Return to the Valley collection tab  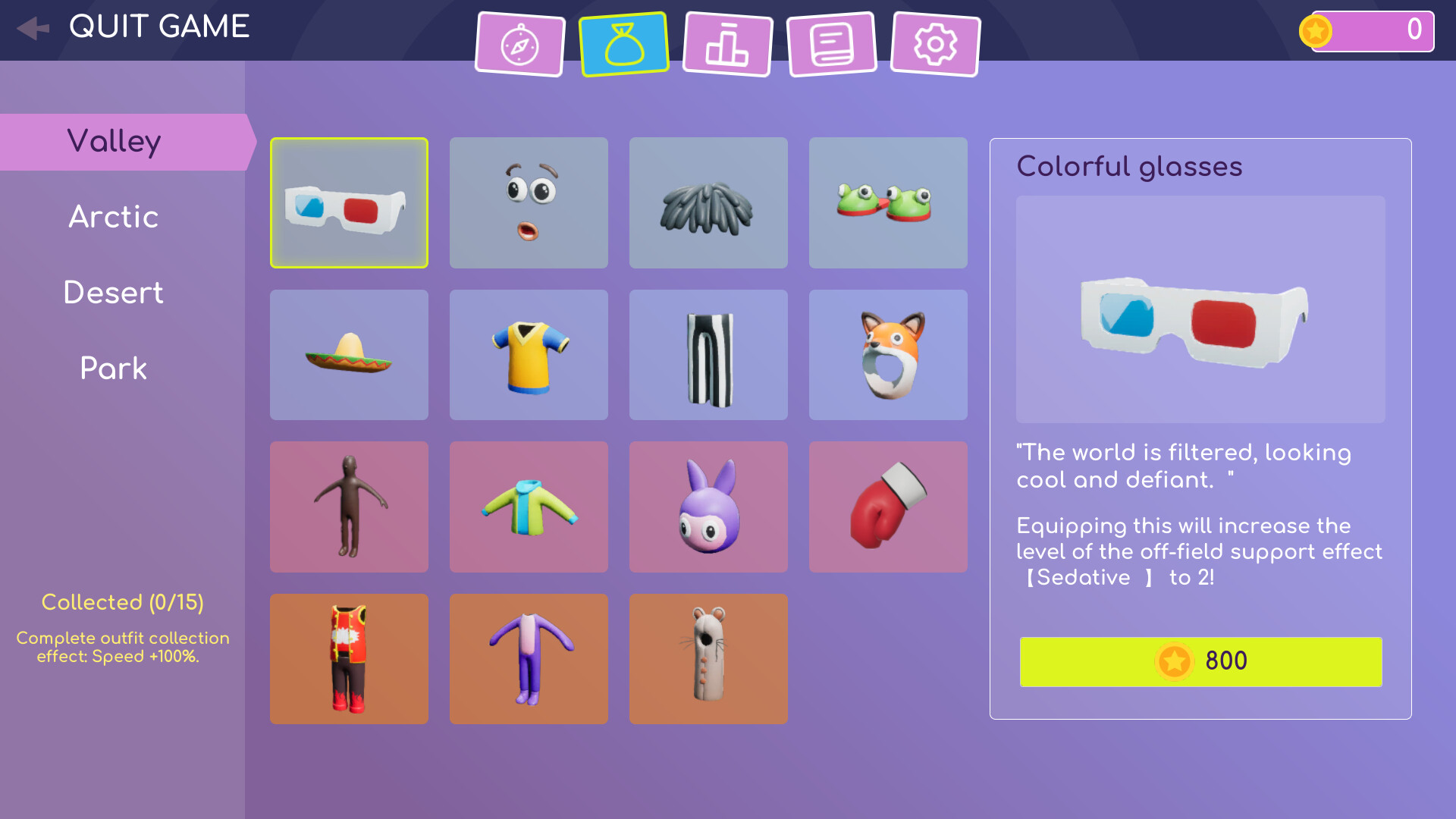coord(115,141)
